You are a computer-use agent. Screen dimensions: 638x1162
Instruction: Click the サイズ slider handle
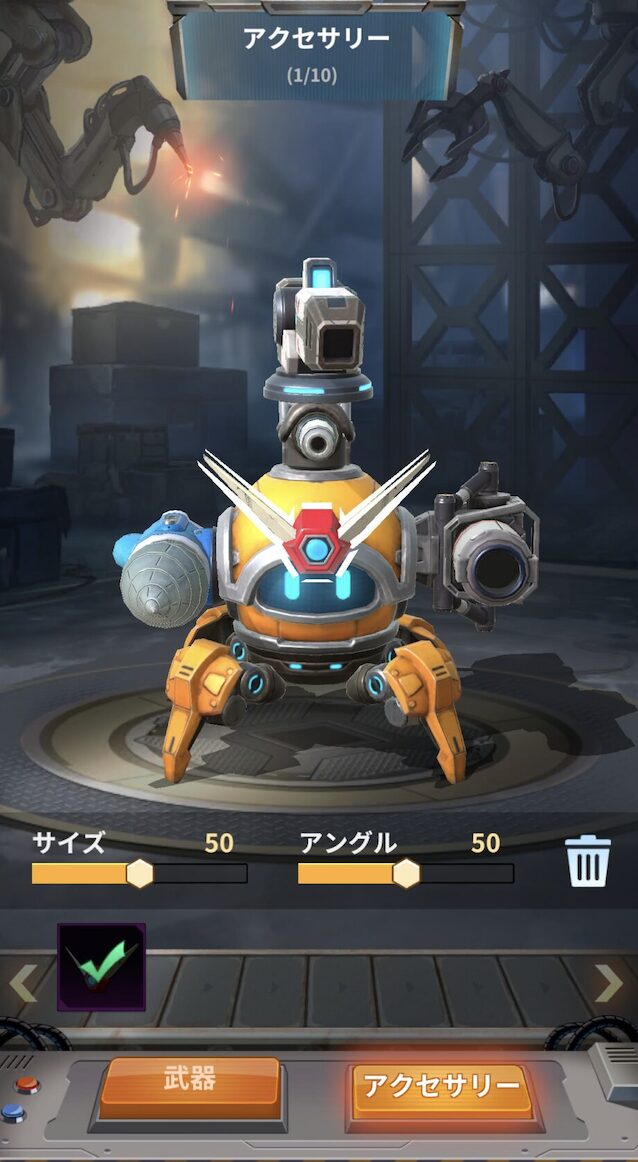[x=140, y=873]
